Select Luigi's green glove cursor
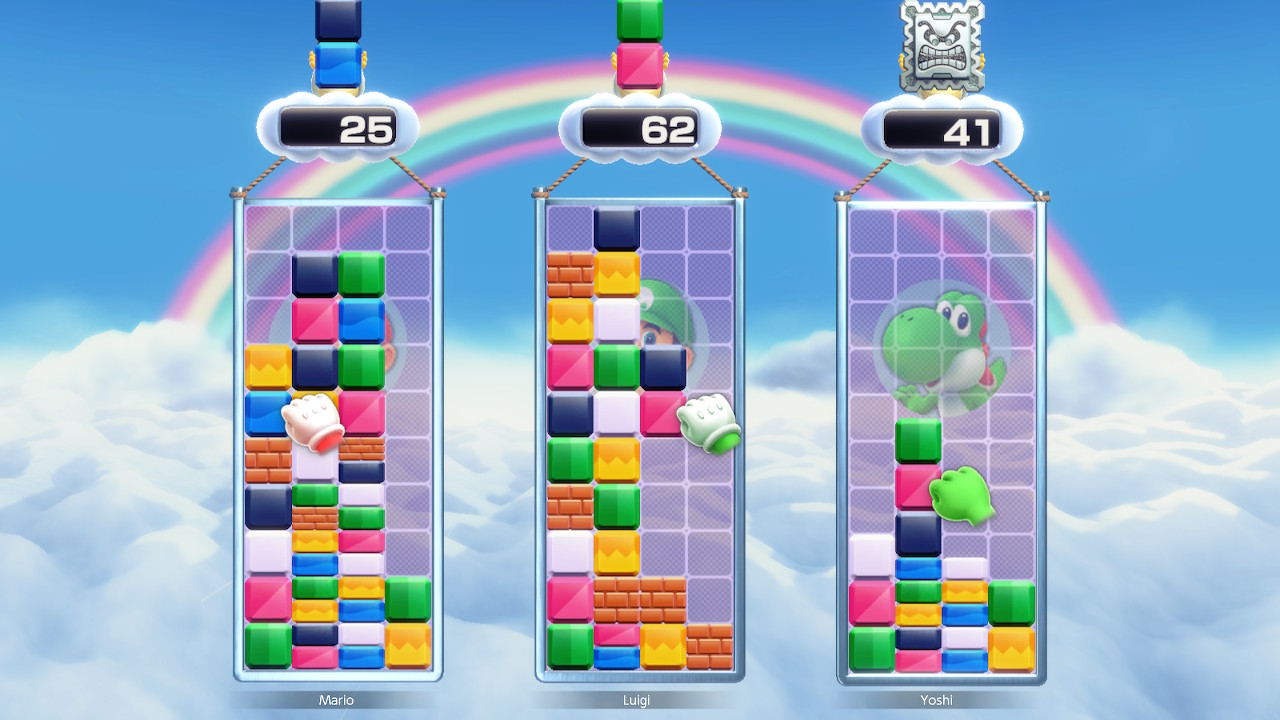 [707, 425]
